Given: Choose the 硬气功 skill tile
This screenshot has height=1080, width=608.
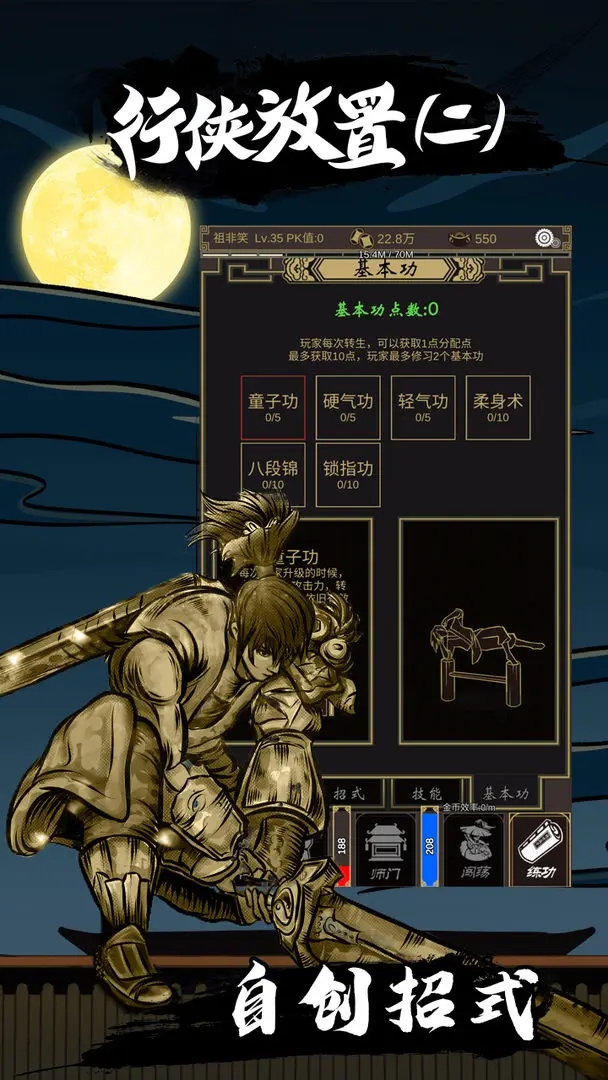Looking at the screenshot, I should [348, 407].
